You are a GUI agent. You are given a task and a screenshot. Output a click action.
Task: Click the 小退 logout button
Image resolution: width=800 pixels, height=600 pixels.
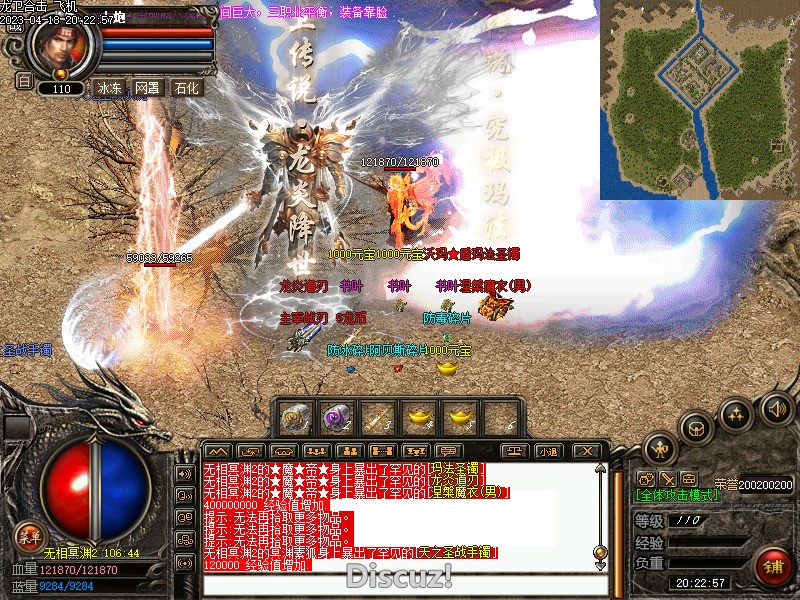548,451
